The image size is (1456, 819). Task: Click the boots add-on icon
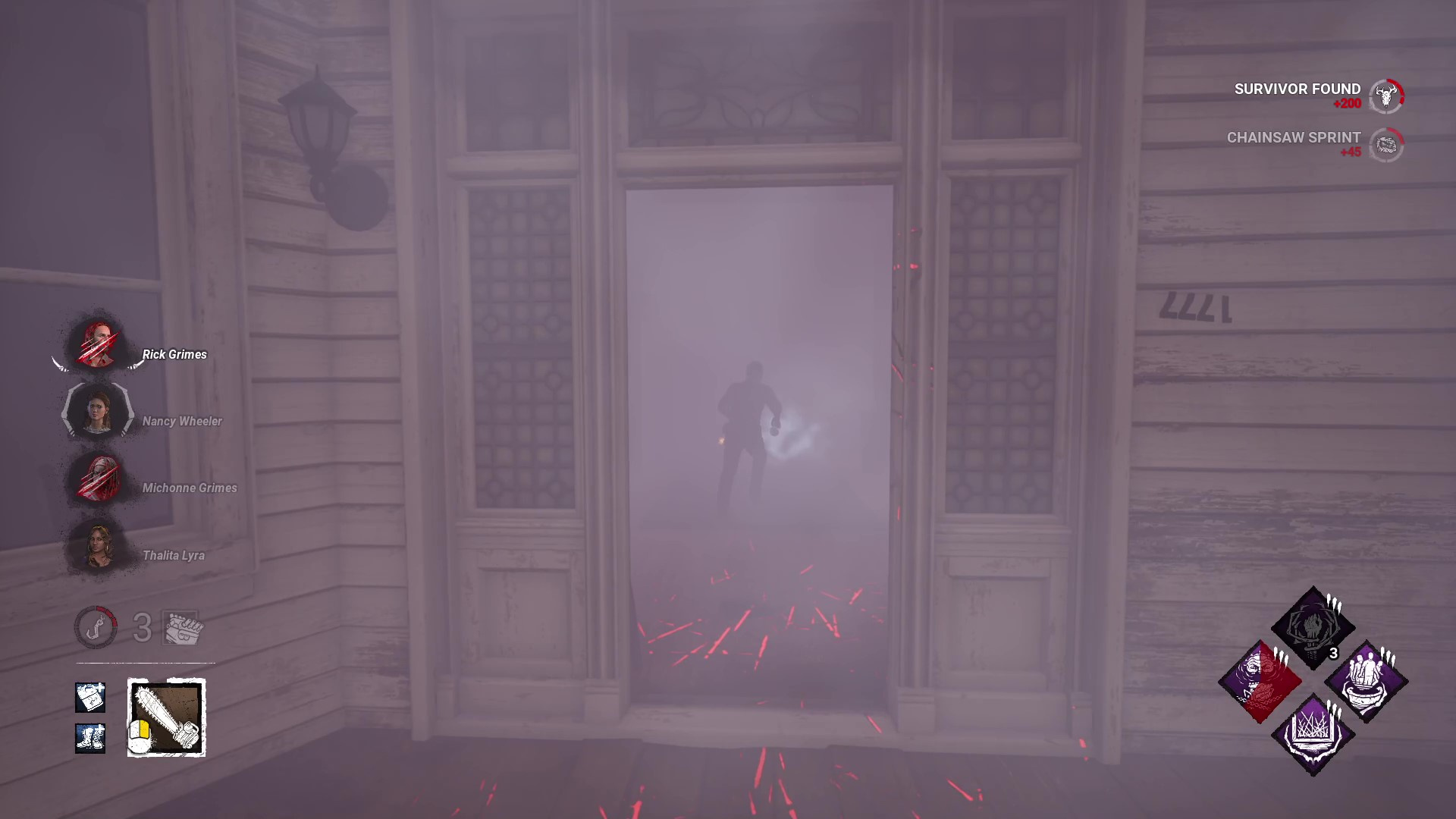90,737
